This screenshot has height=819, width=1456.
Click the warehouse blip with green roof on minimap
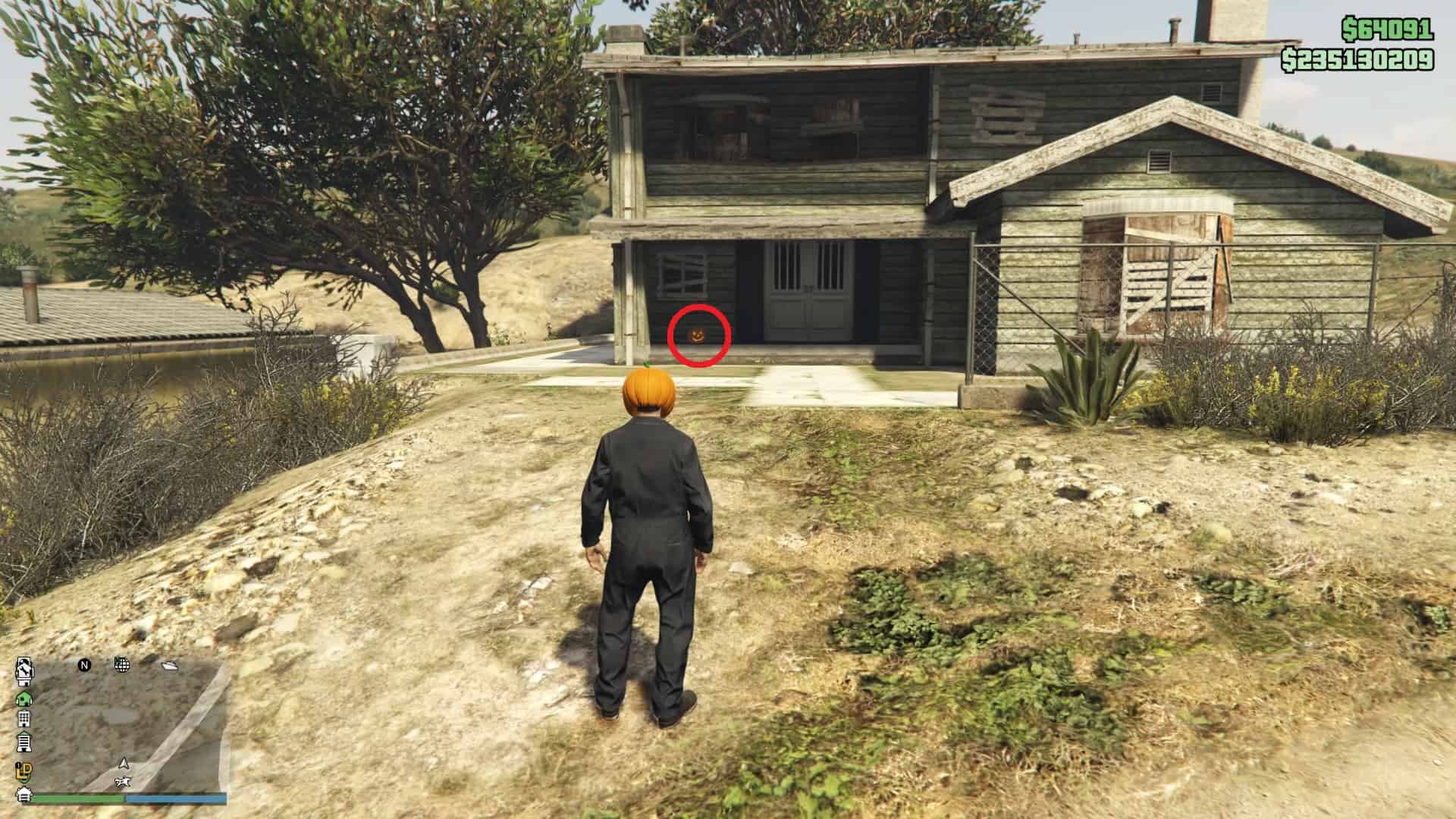tap(24, 742)
